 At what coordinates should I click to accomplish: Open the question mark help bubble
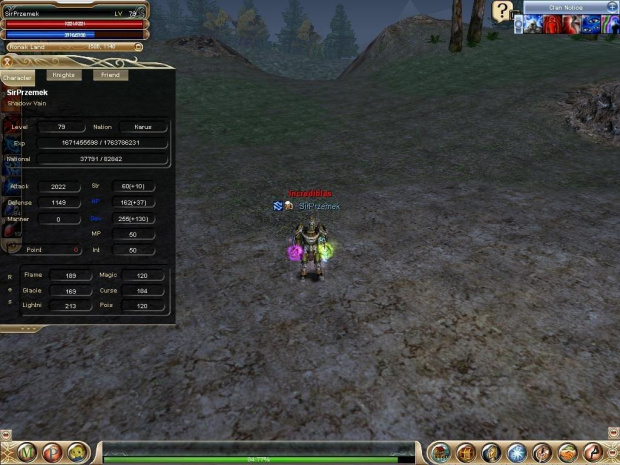tap(502, 11)
